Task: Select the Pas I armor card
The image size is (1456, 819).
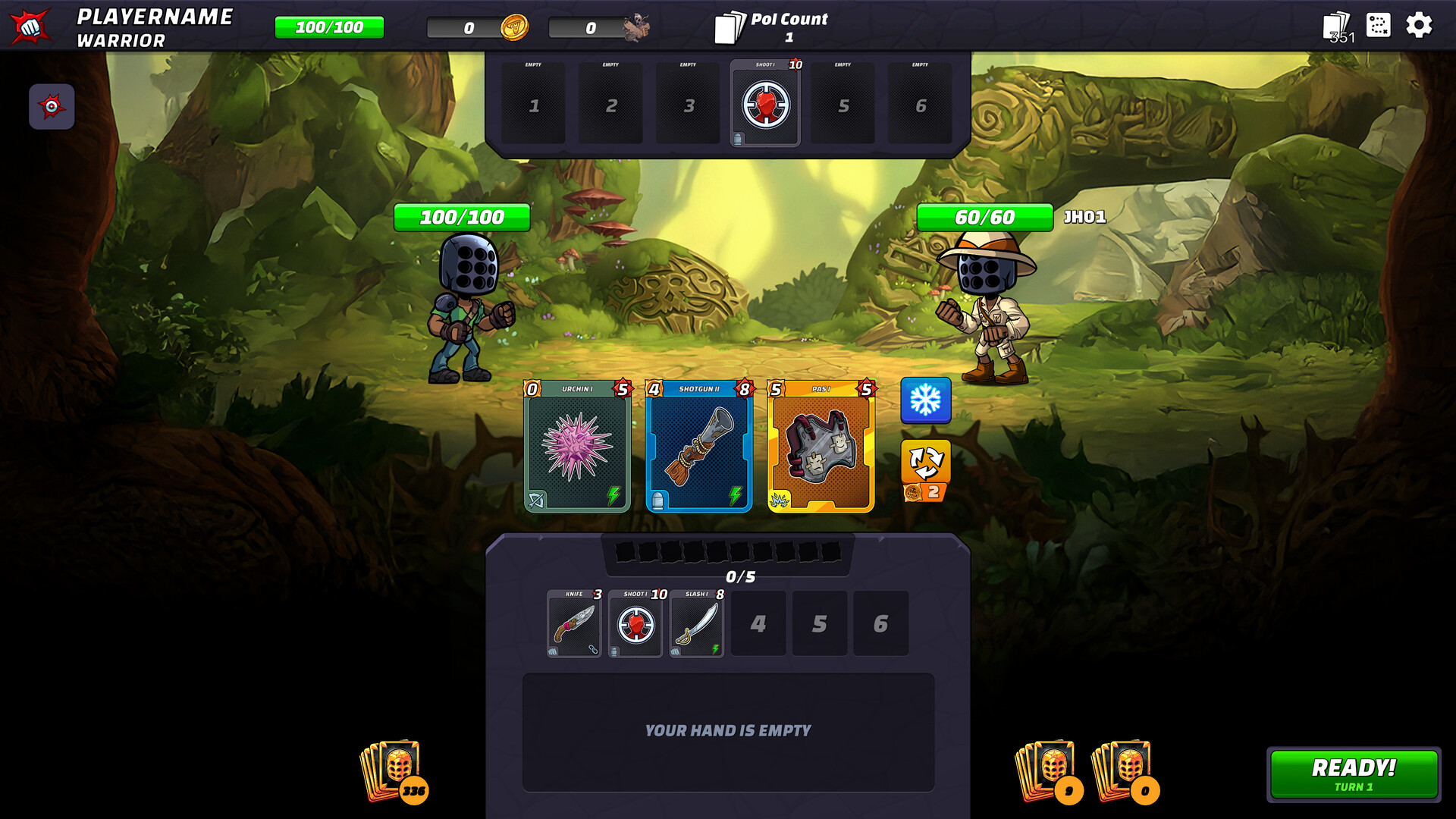Action: [820, 447]
